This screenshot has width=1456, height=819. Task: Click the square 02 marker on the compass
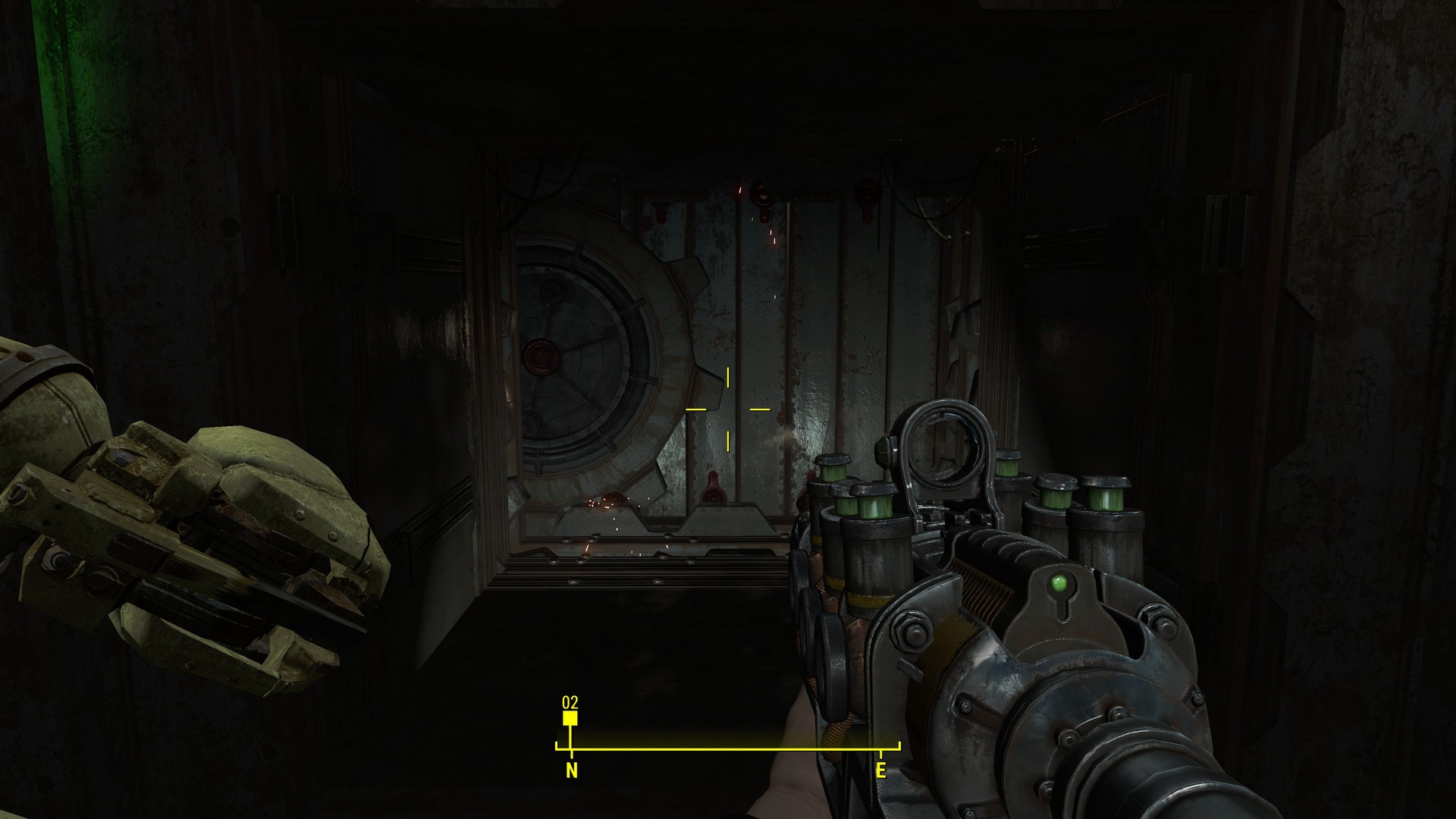click(570, 717)
